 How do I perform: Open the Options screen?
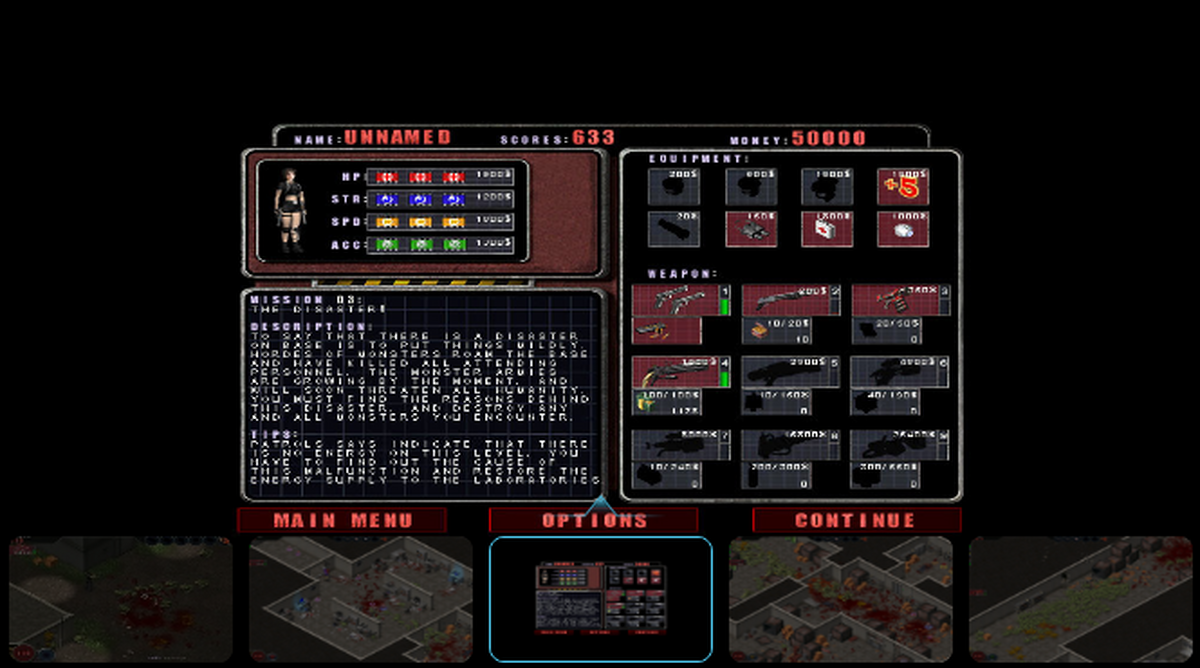593,520
